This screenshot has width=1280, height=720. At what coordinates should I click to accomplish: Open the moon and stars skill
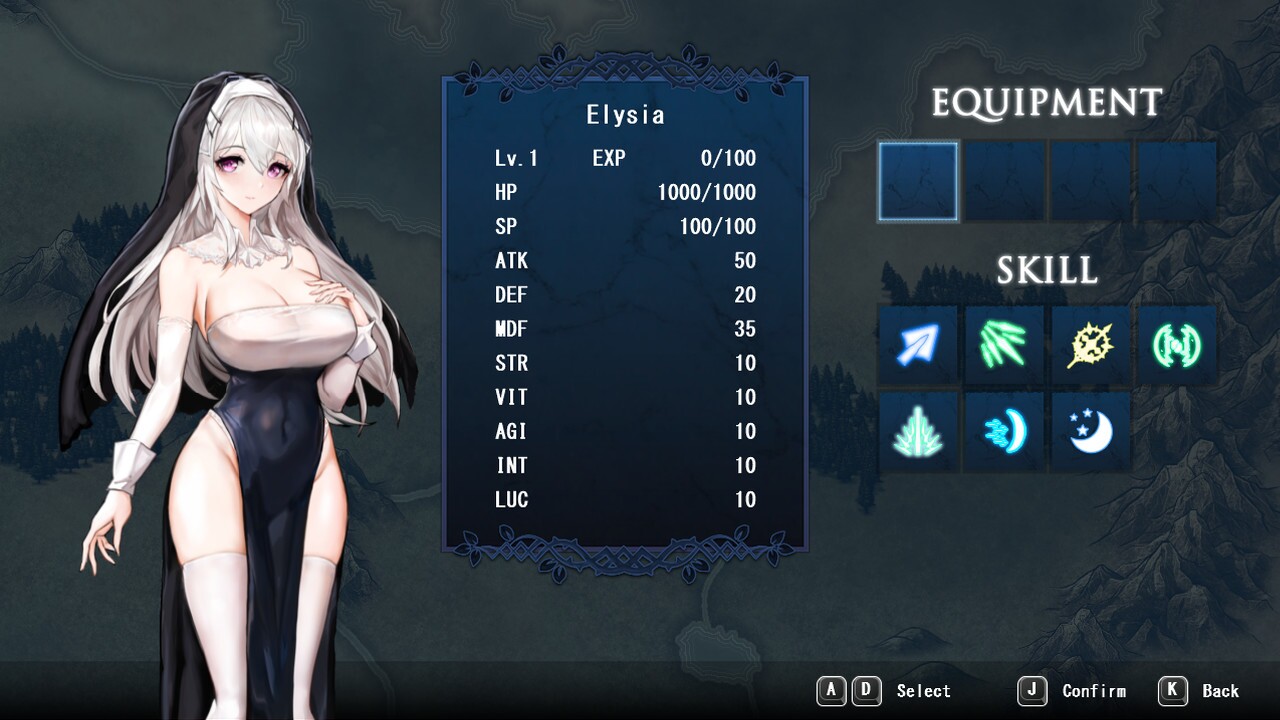coord(1091,432)
